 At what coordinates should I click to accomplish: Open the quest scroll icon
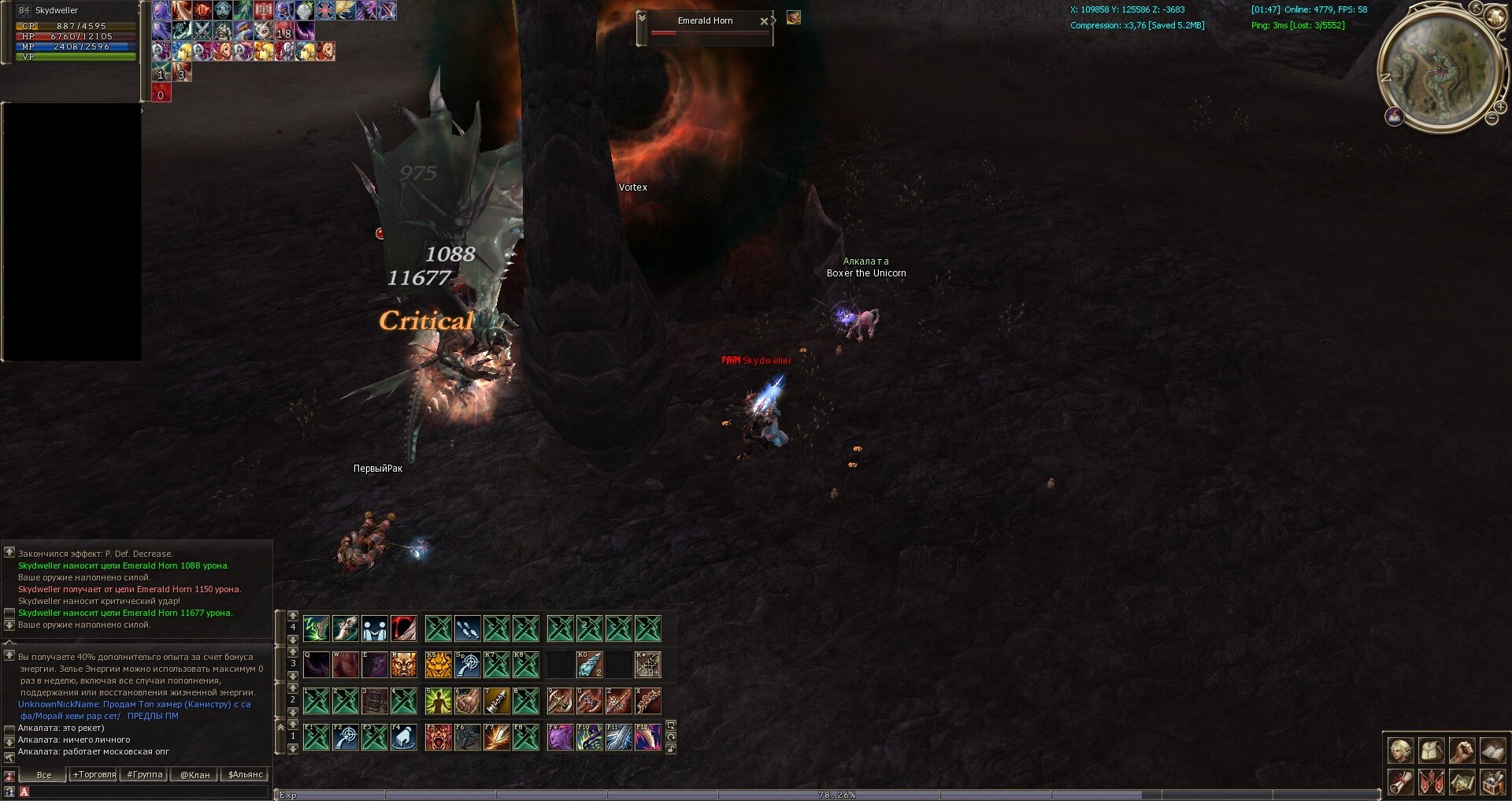[1400, 782]
